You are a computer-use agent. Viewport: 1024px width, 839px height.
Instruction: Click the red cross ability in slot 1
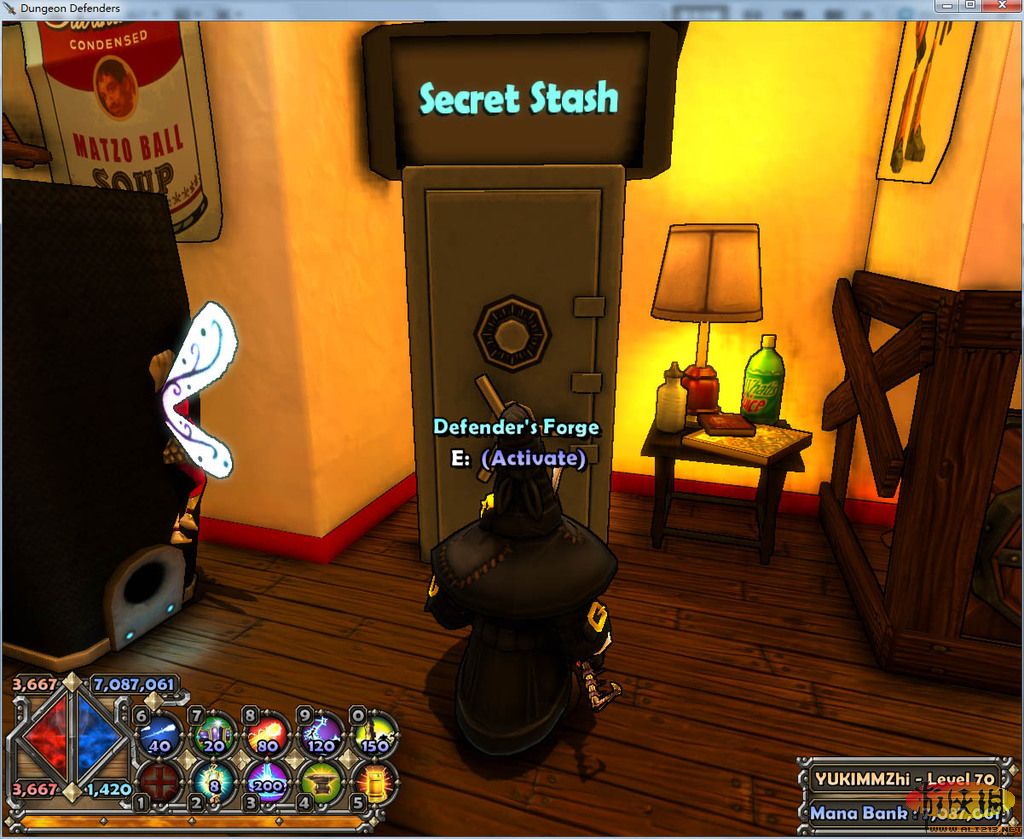[160, 781]
